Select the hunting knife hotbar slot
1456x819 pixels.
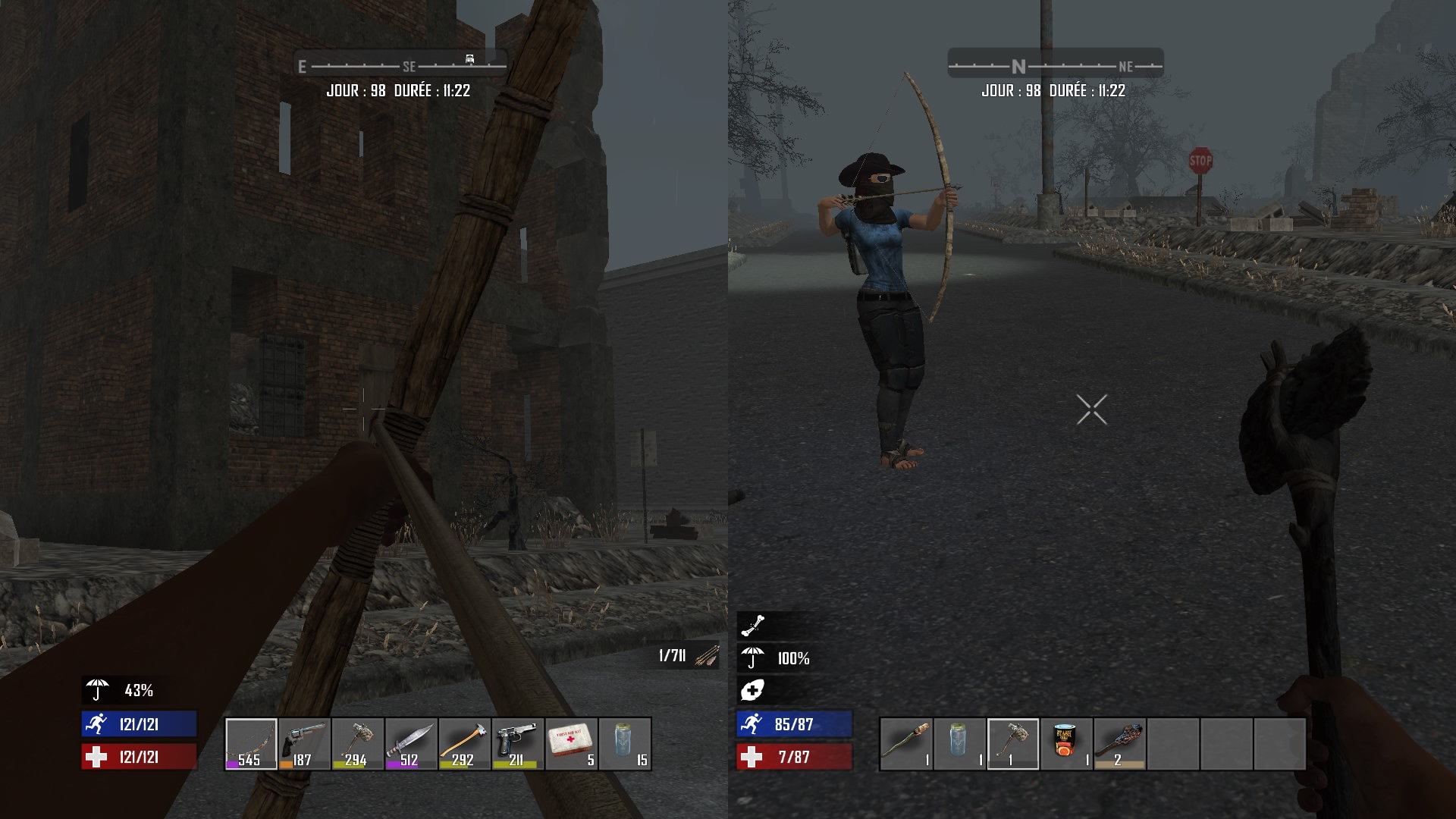point(411,744)
